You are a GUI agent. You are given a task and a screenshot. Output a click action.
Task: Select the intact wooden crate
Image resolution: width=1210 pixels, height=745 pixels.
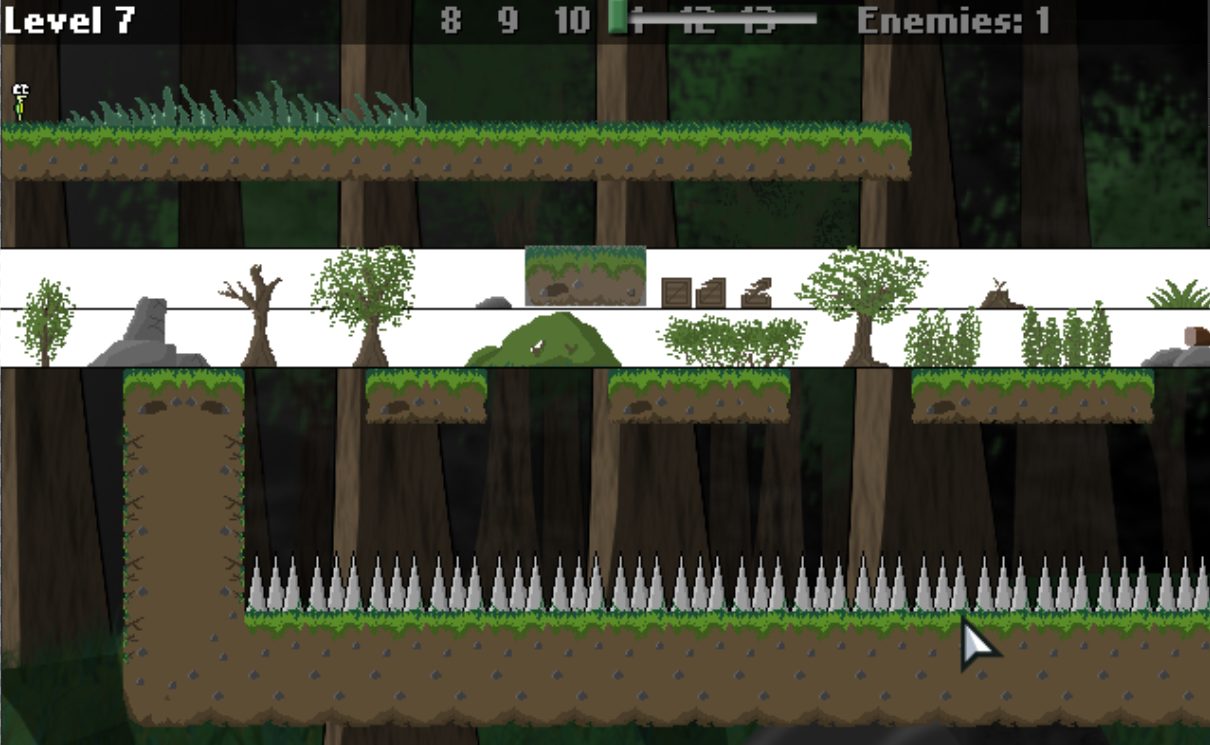677,293
